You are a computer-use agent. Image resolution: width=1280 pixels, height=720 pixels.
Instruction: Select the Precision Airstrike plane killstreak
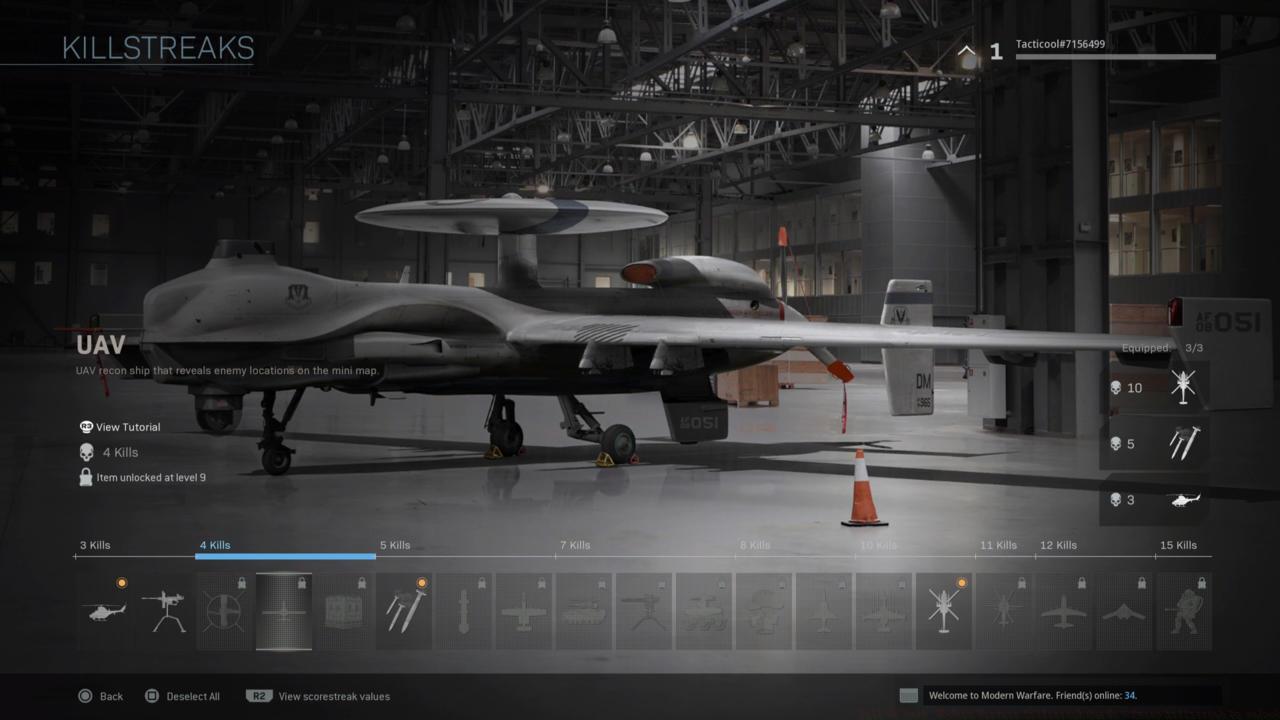pyautogui.click(x=525, y=610)
